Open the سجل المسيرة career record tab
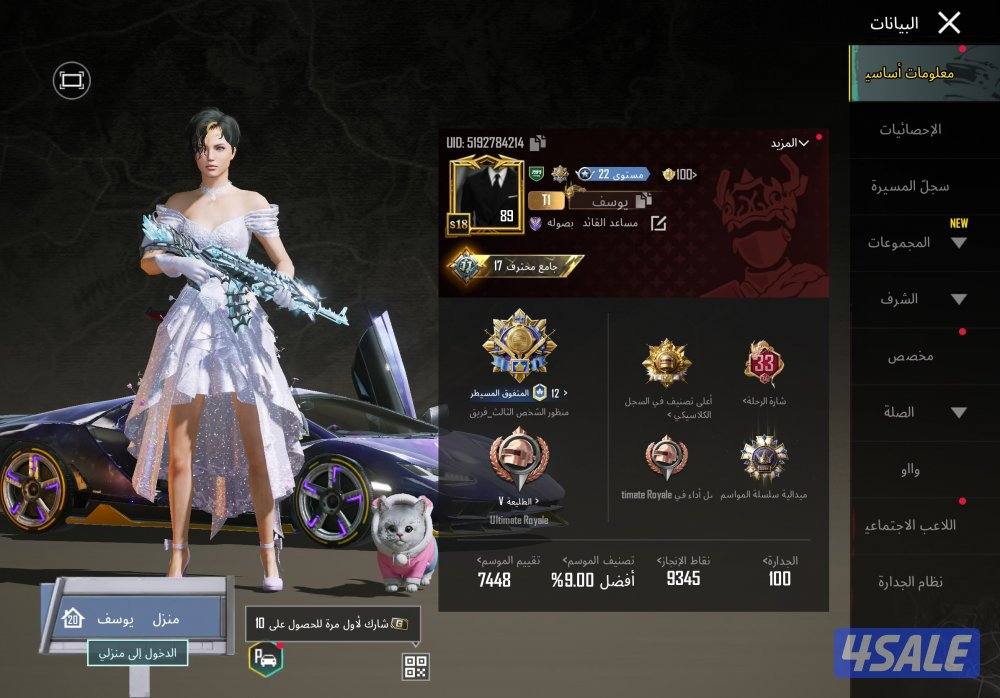This screenshot has width=1000, height=698. pos(910,186)
